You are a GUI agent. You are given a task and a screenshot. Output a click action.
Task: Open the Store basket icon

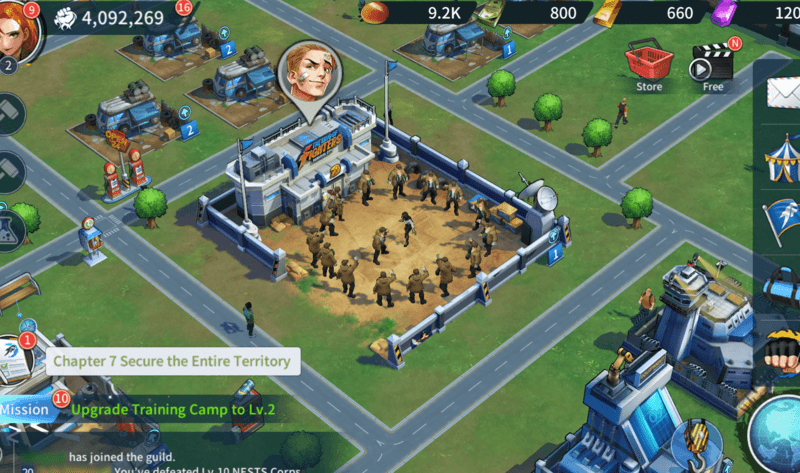point(648,62)
